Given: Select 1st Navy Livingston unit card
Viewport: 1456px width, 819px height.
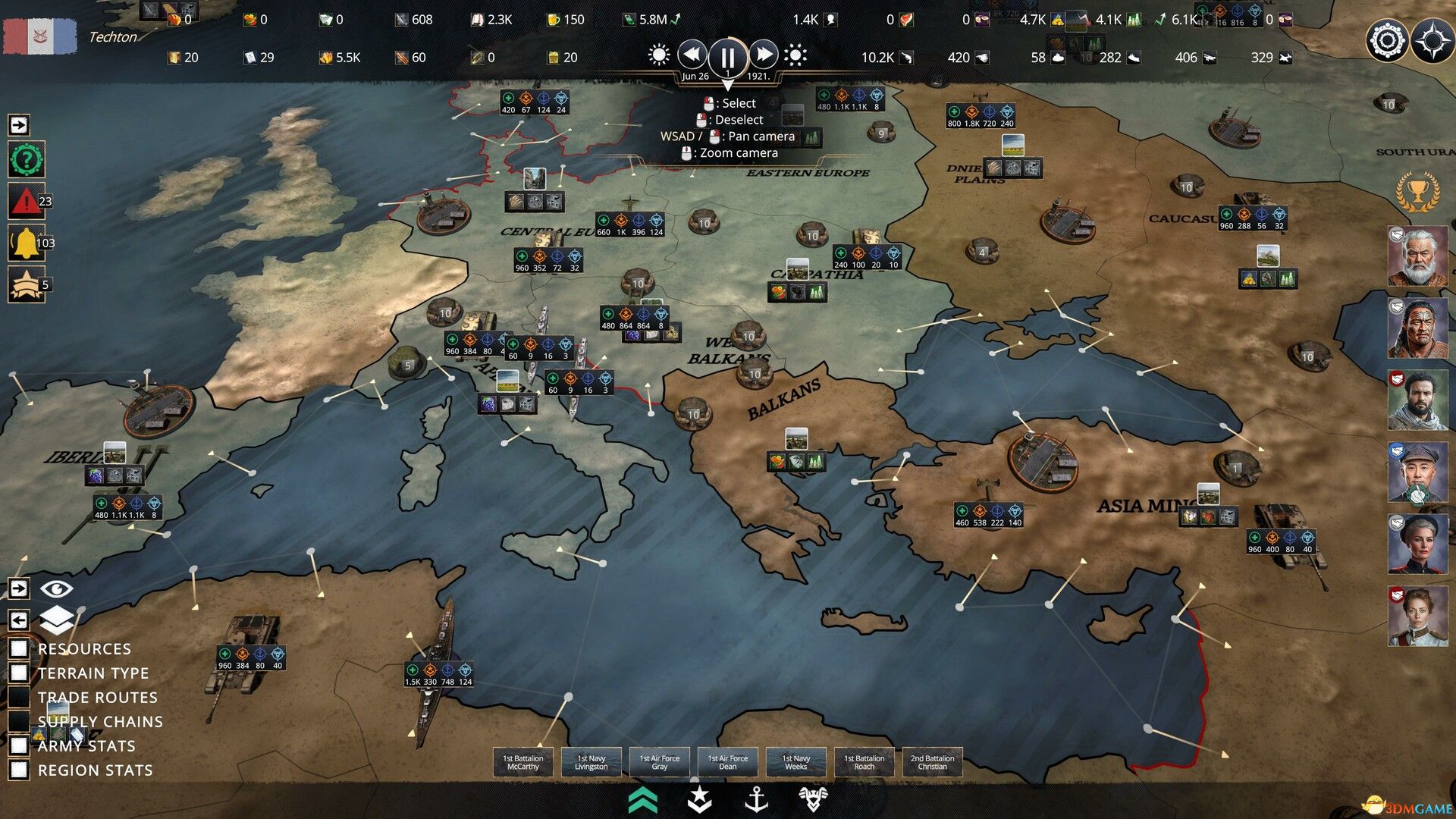Looking at the screenshot, I should (591, 762).
